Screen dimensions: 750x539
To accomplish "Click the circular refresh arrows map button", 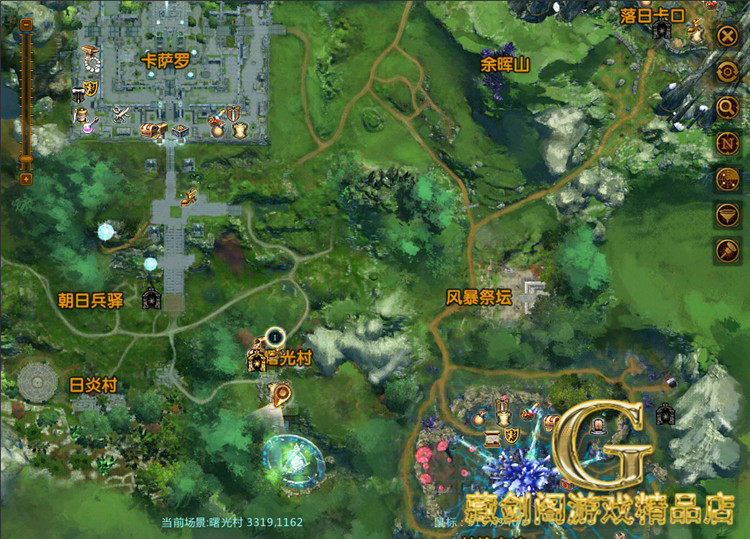I will coord(727,72).
